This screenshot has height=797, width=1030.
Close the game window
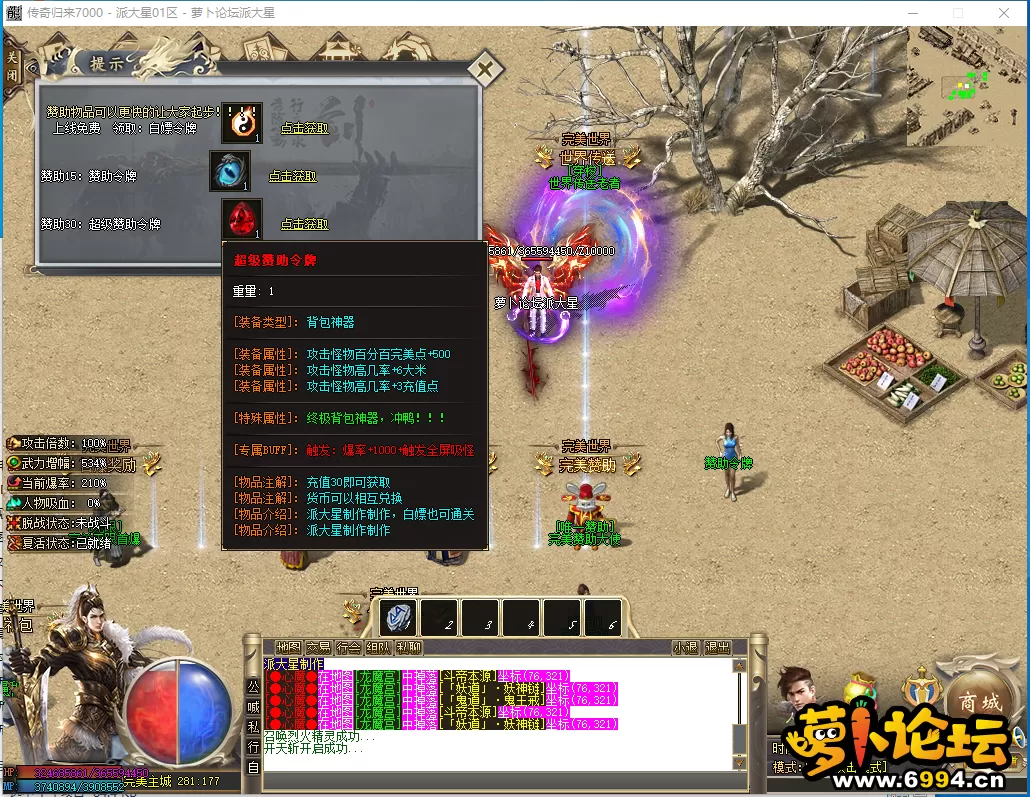[1003, 13]
